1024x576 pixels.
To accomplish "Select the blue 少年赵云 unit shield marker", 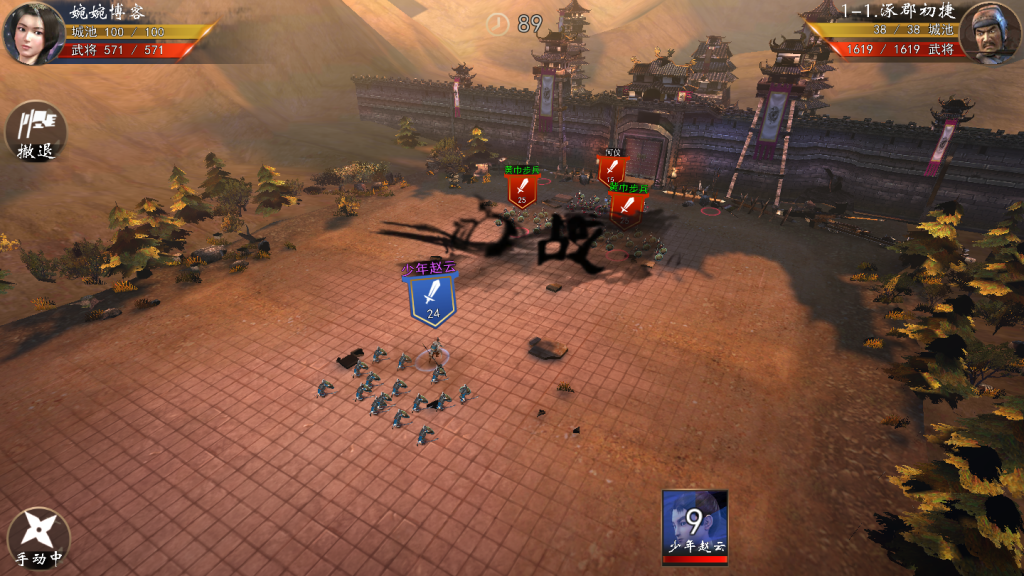I will point(432,299).
